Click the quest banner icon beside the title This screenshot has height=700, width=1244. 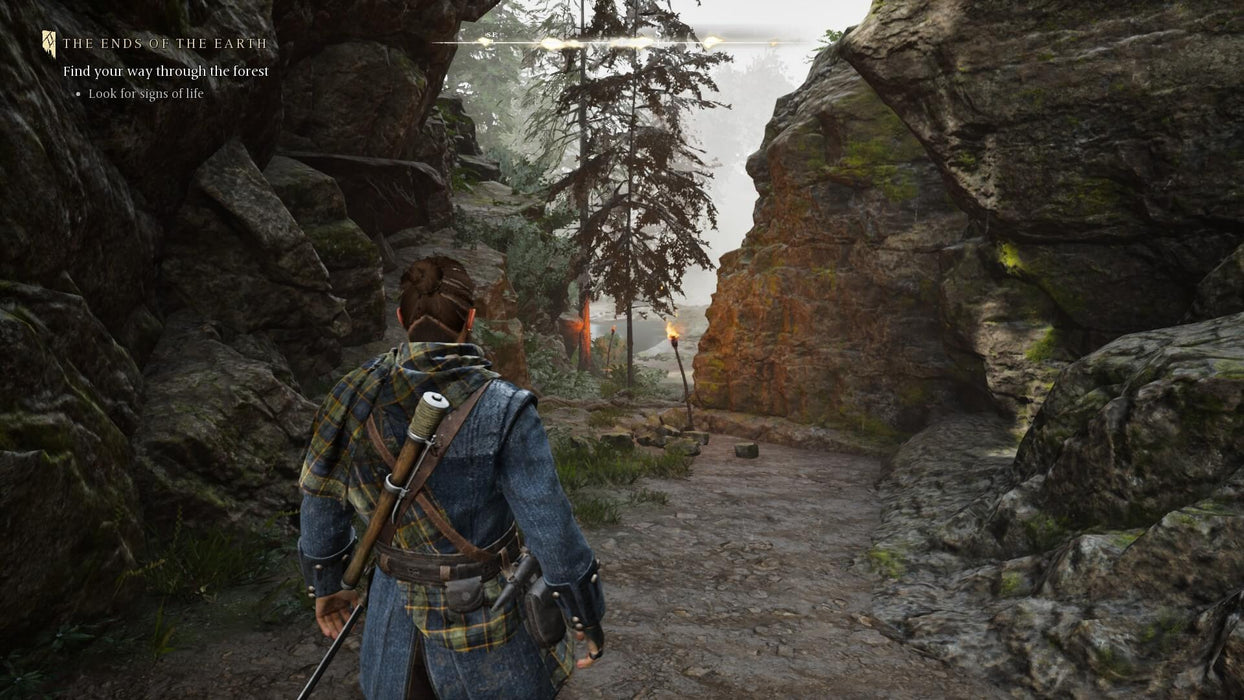click(49, 43)
